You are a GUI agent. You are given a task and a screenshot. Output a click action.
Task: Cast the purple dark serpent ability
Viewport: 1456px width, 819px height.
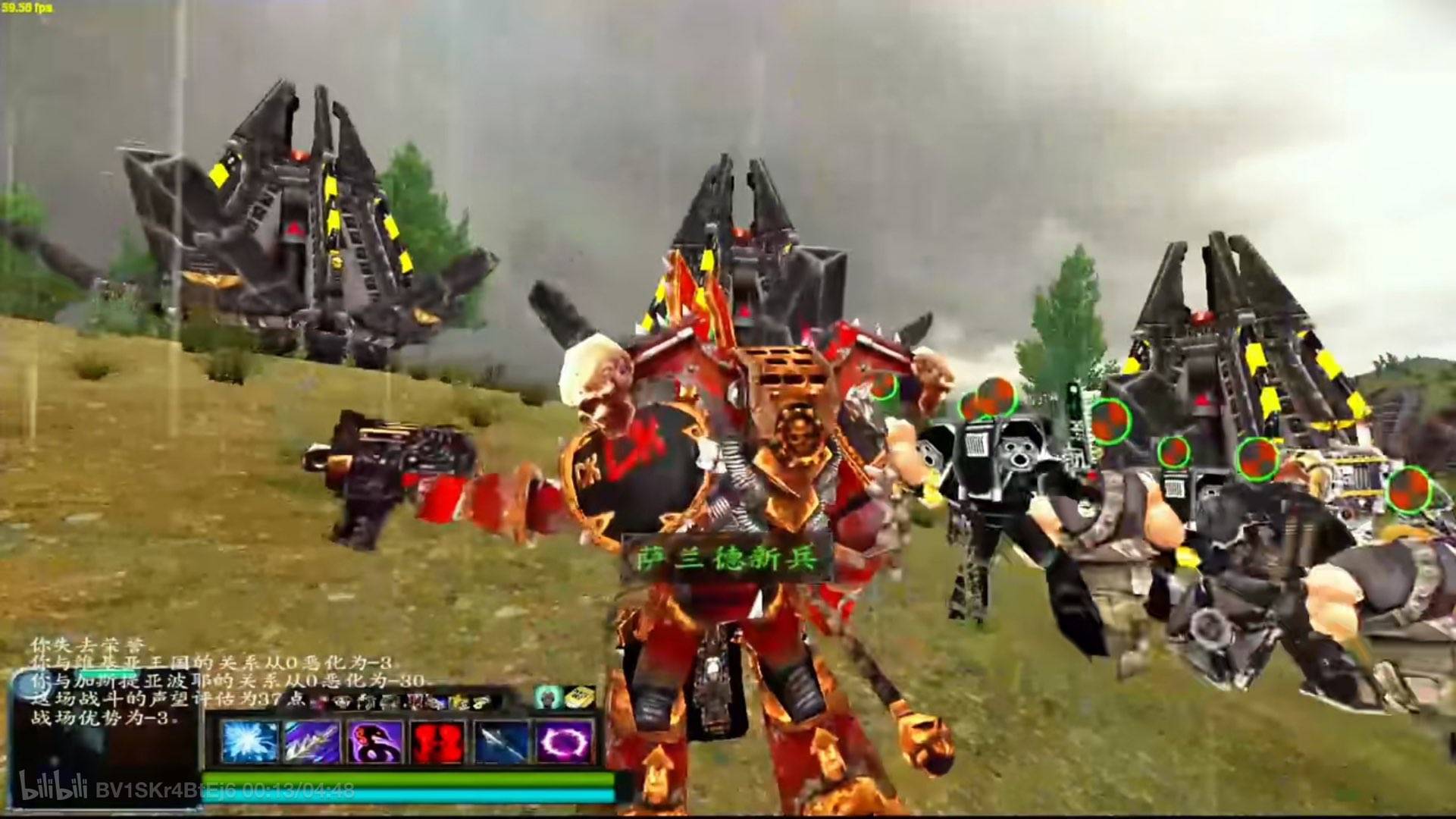[x=374, y=741]
